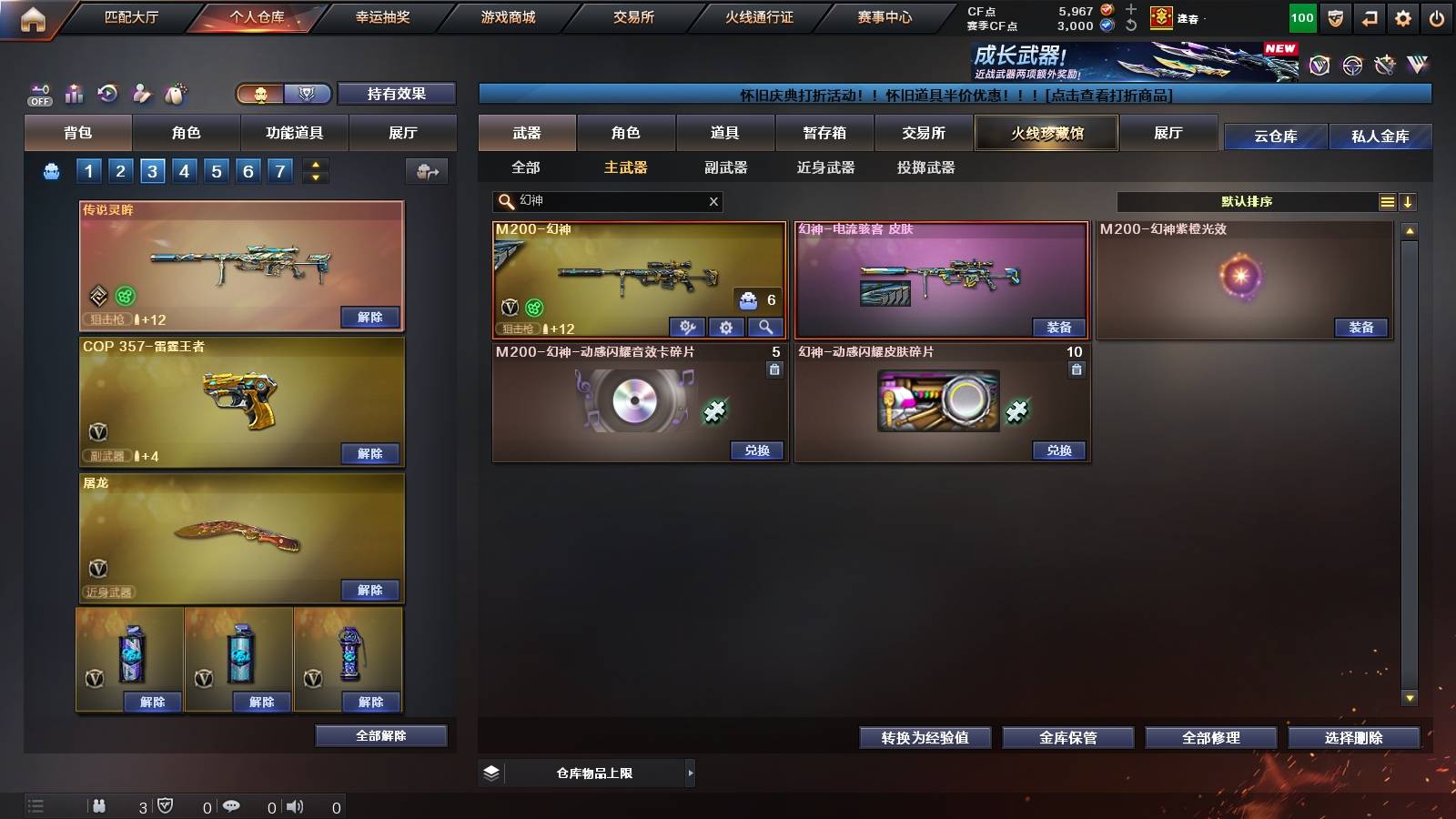
Task: Switch the character/trophy toggle to trophy view
Action: [x=308, y=94]
